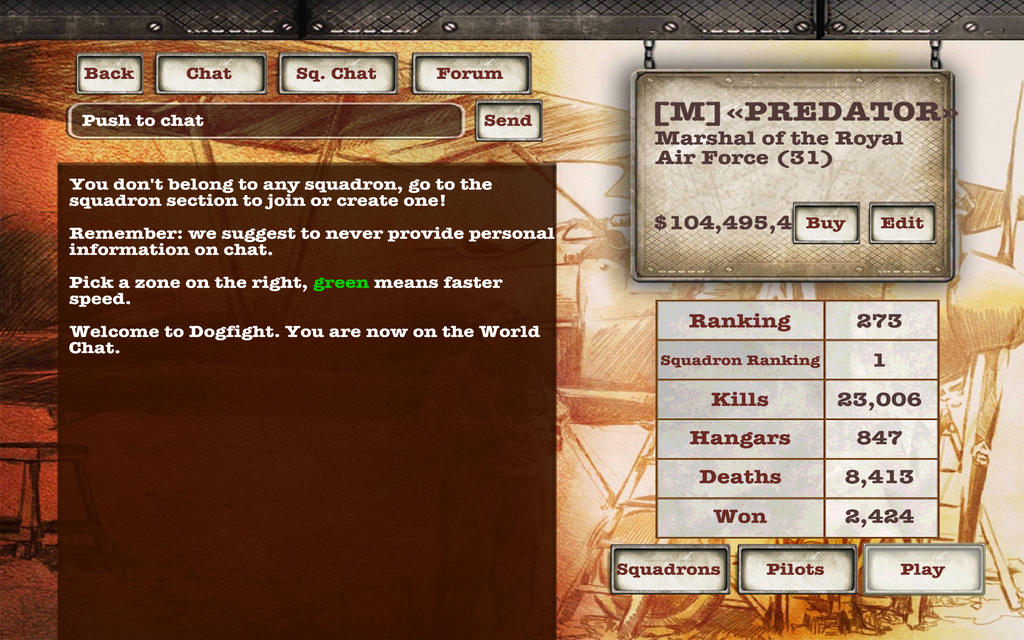Start a match with Play
The height and width of the screenshot is (640, 1024).
(923, 570)
